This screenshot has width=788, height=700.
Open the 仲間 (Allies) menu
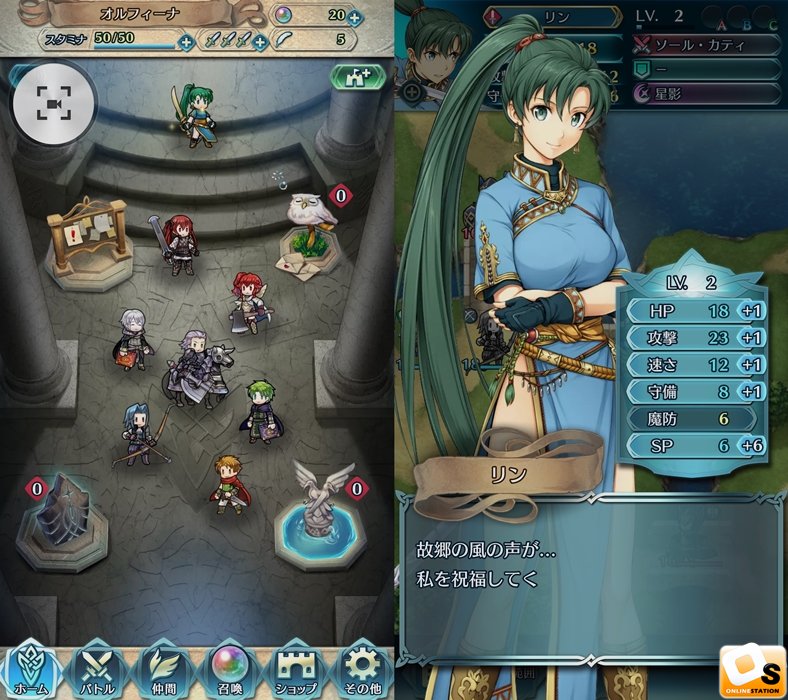click(x=164, y=668)
